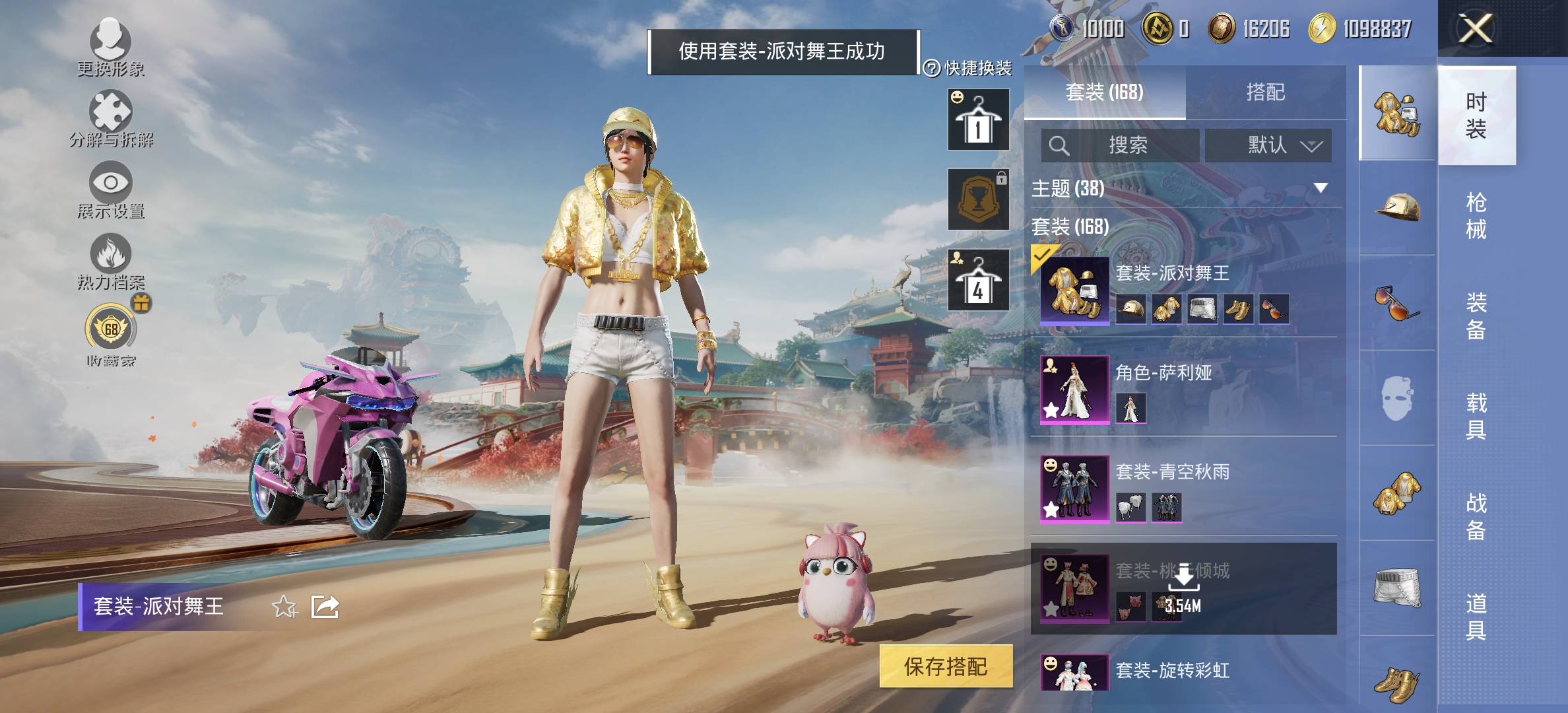Open the 默认 sorting dropdown
This screenshot has width=1568, height=713.
click(x=1268, y=145)
